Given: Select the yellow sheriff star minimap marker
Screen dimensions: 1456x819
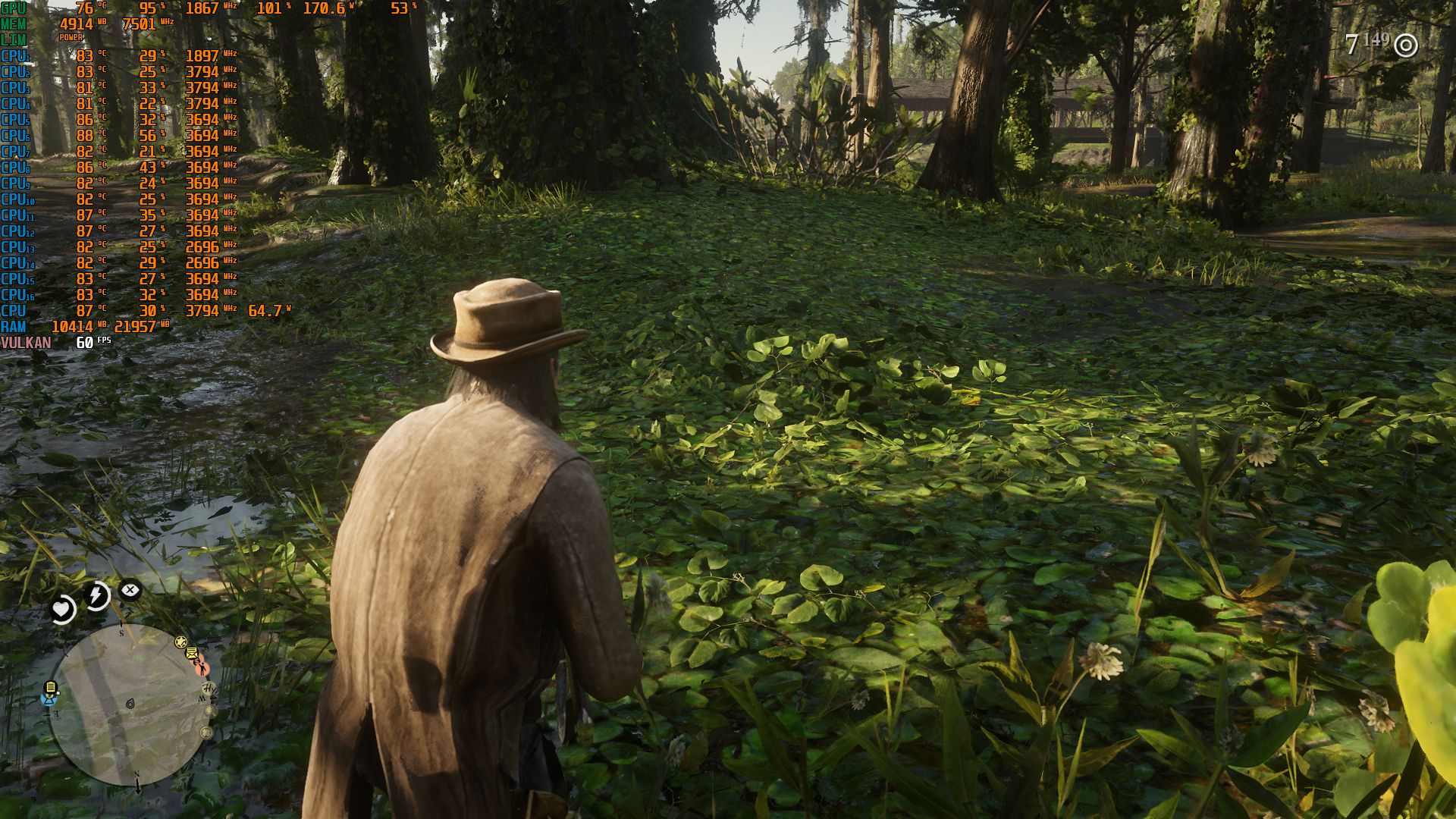Looking at the screenshot, I should (180, 642).
